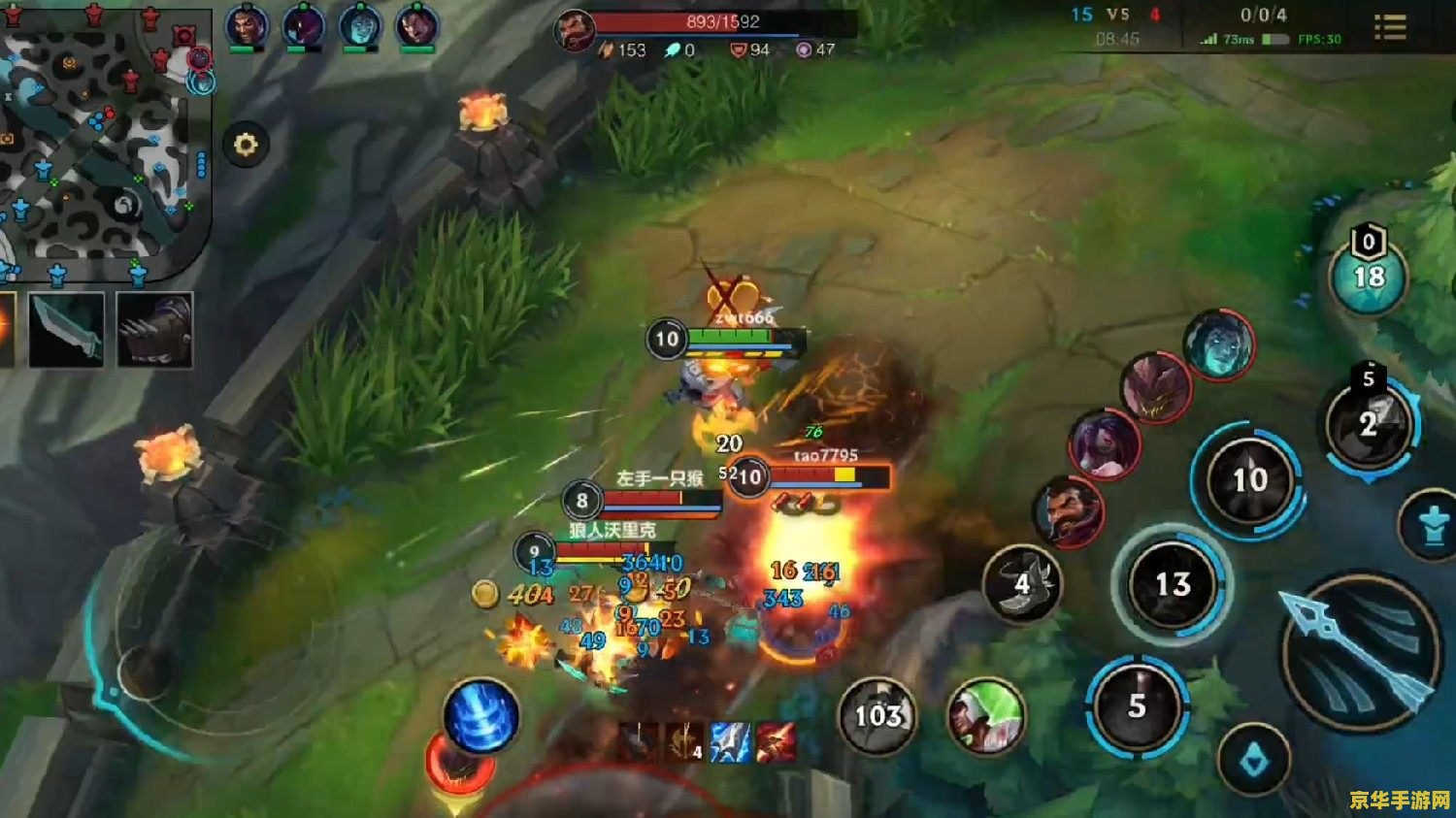This screenshot has height=818, width=1456.
Task: Buy the suggested blade item
Action: 66,330
